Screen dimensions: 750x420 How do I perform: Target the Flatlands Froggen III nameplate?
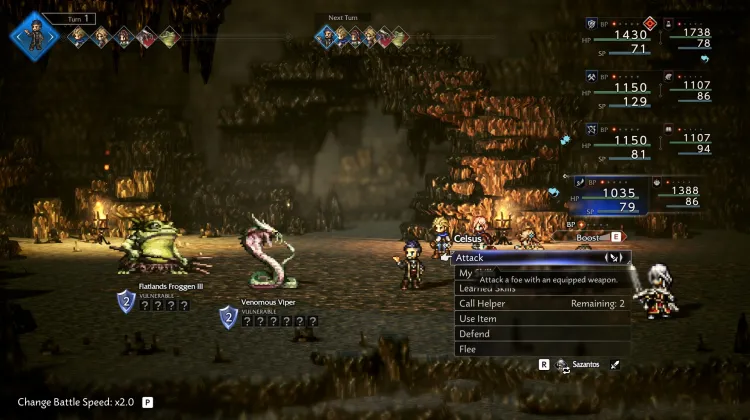[171, 287]
